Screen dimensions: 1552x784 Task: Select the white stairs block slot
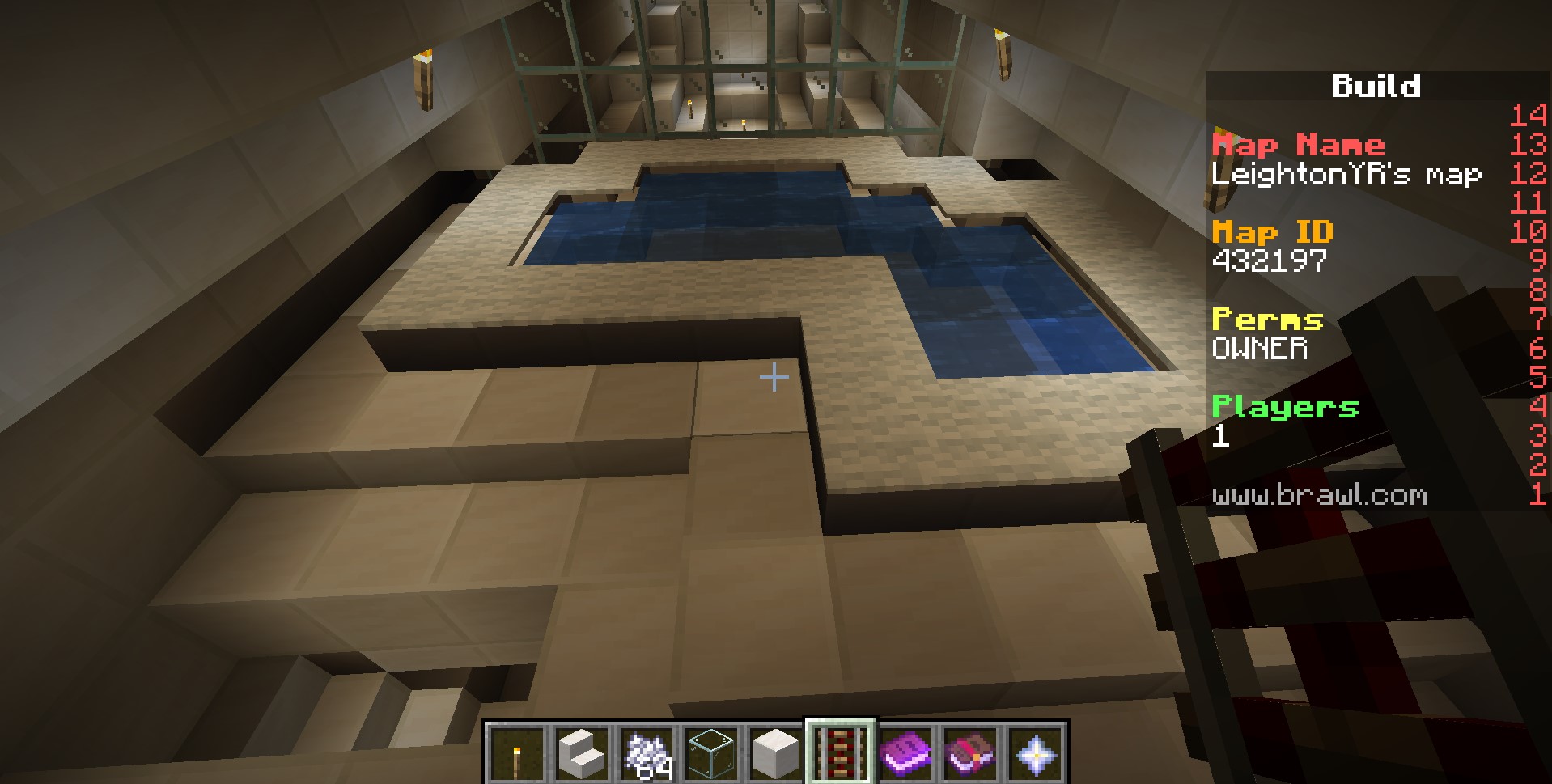point(582,753)
